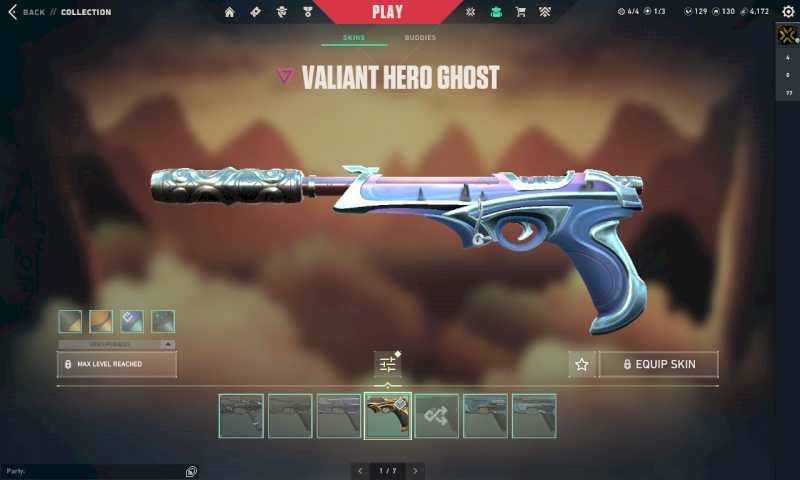Go to the next skin page
This screenshot has width=800, height=480.
(416, 470)
